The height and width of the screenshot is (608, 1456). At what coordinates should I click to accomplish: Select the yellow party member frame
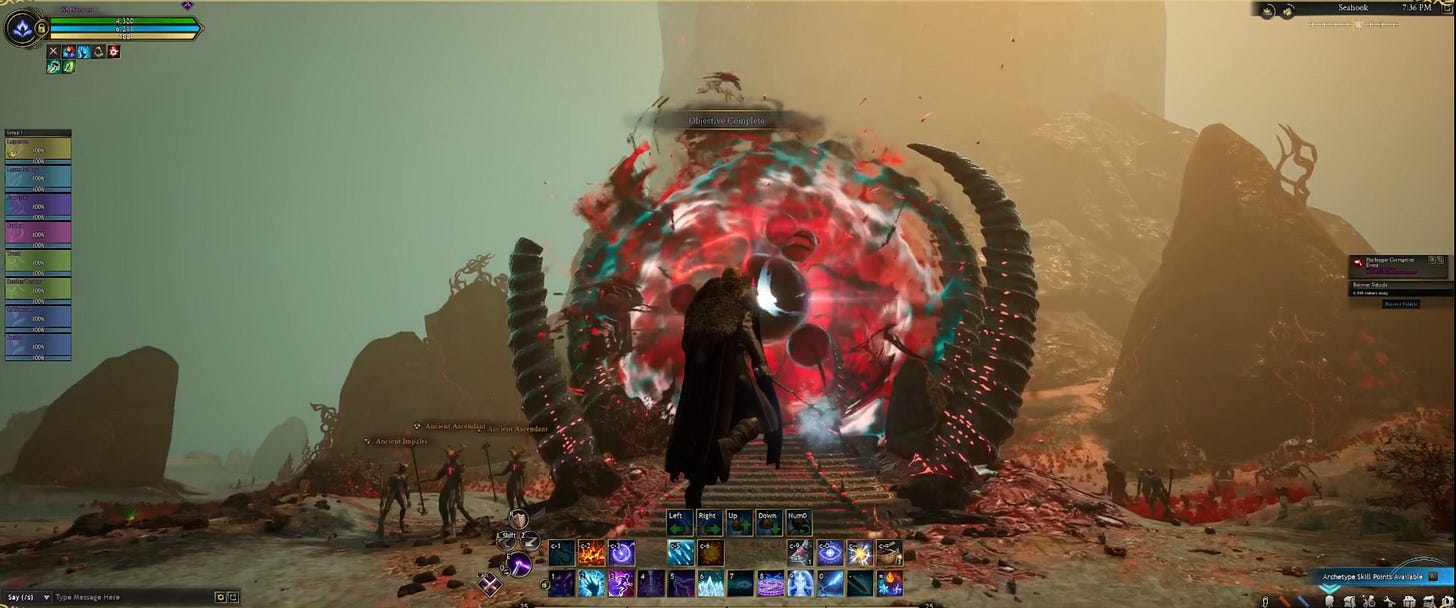click(38, 148)
